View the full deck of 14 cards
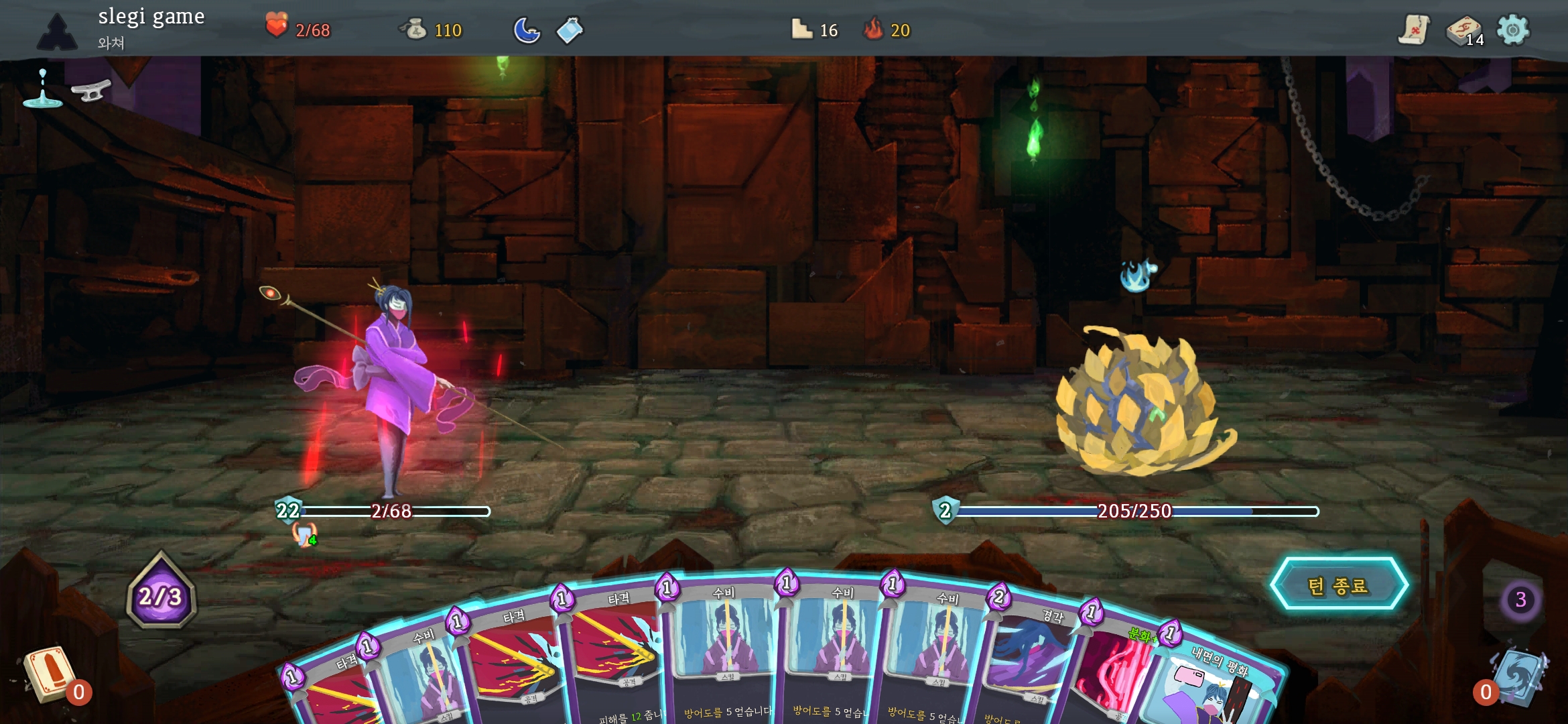1568x724 pixels. pos(1464,31)
